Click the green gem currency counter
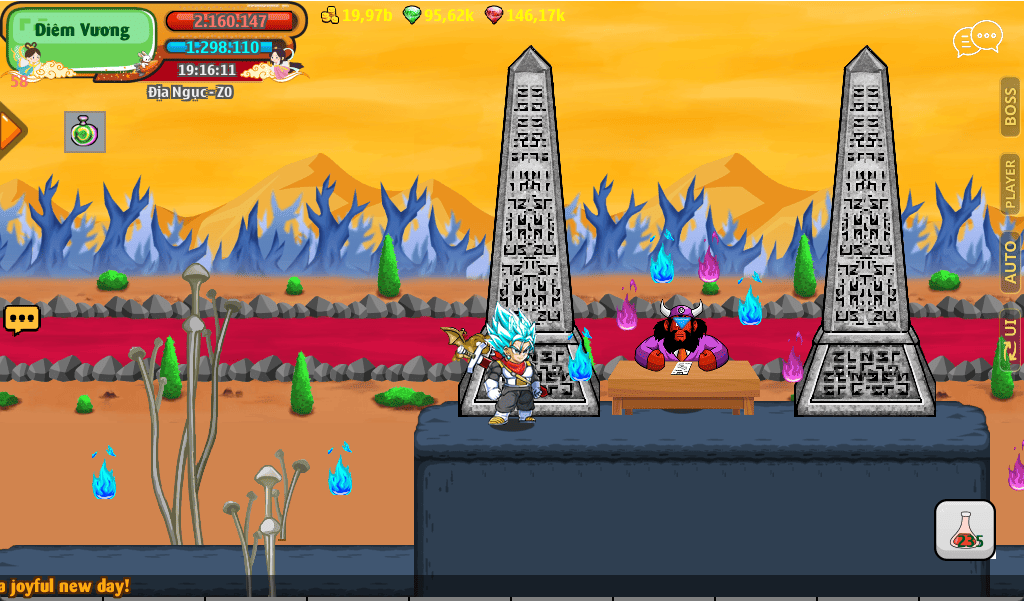The height and width of the screenshot is (601, 1024). (x=438, y=15)
